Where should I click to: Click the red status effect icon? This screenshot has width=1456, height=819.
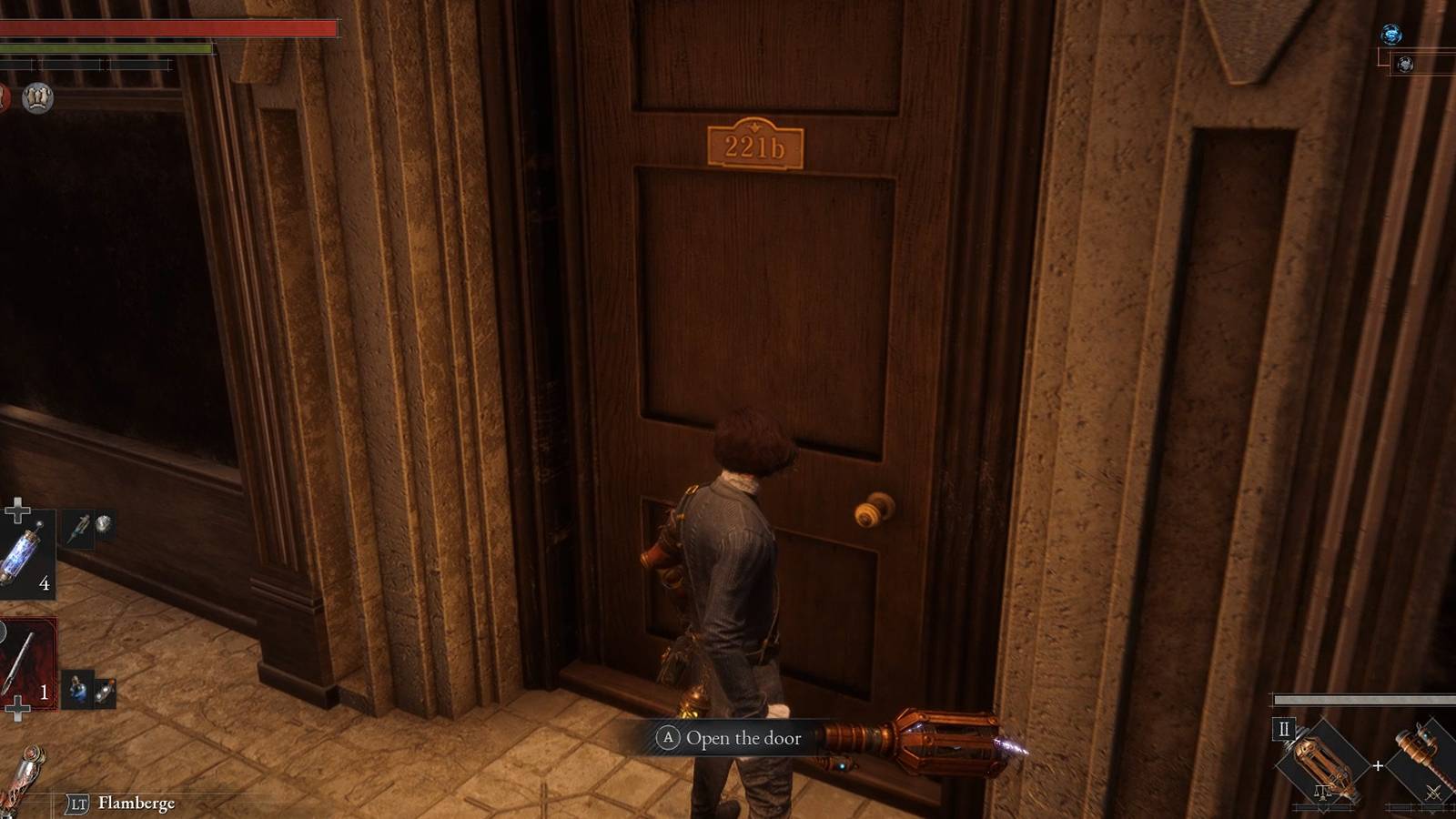[x=5, y=95]
